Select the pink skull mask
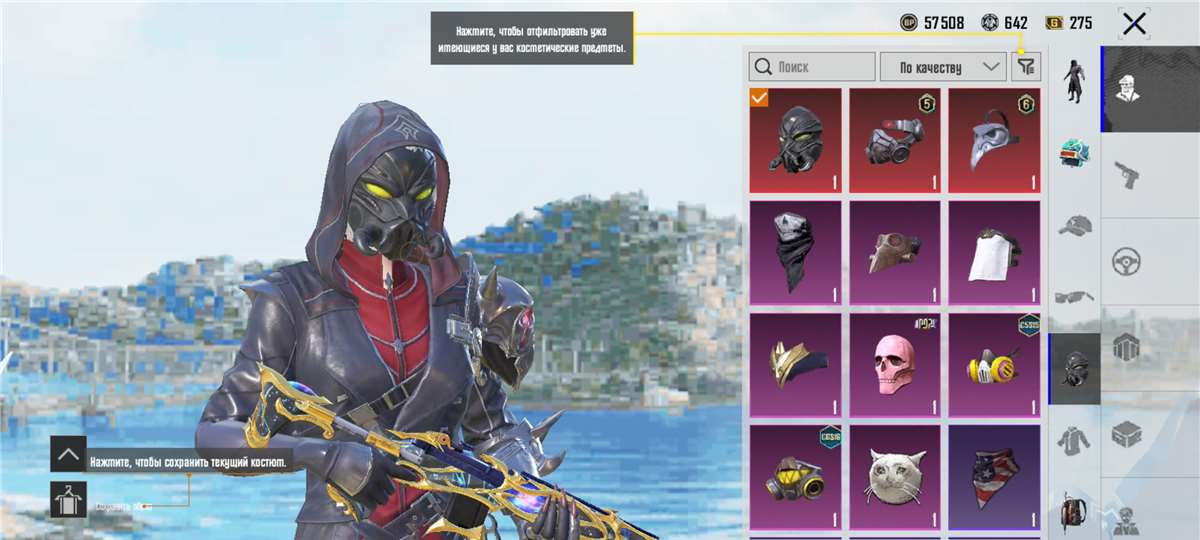 point(894,365)
